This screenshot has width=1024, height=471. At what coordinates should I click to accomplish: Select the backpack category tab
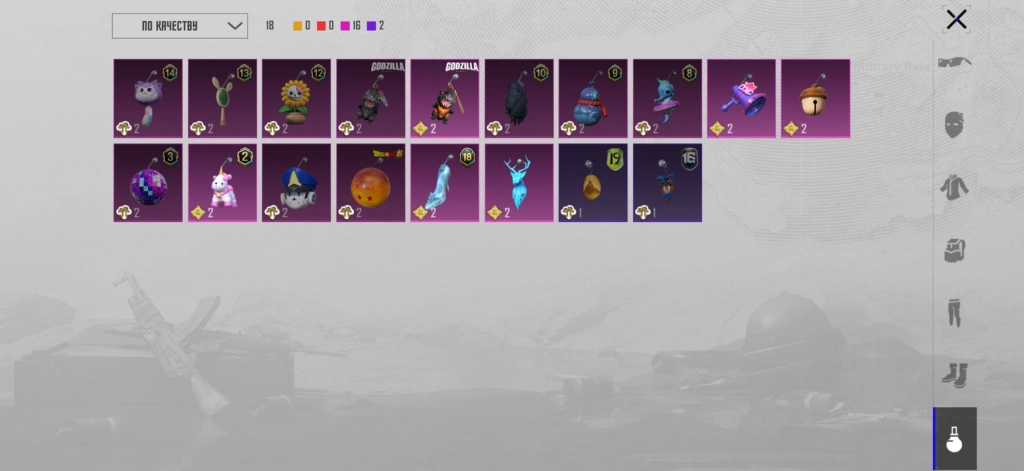[955, 250]
